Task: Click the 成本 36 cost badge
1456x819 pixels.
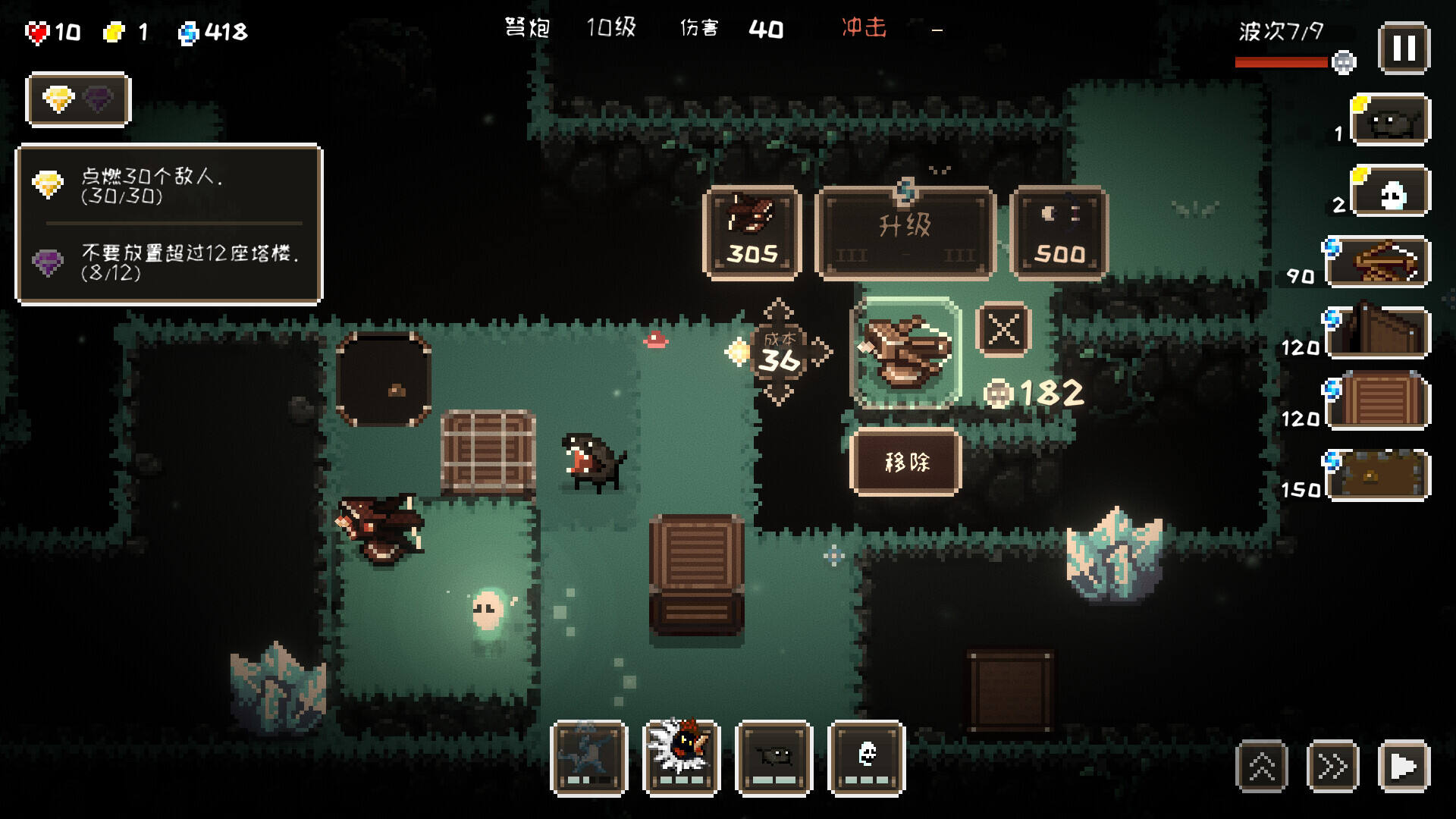Action: 779,353
